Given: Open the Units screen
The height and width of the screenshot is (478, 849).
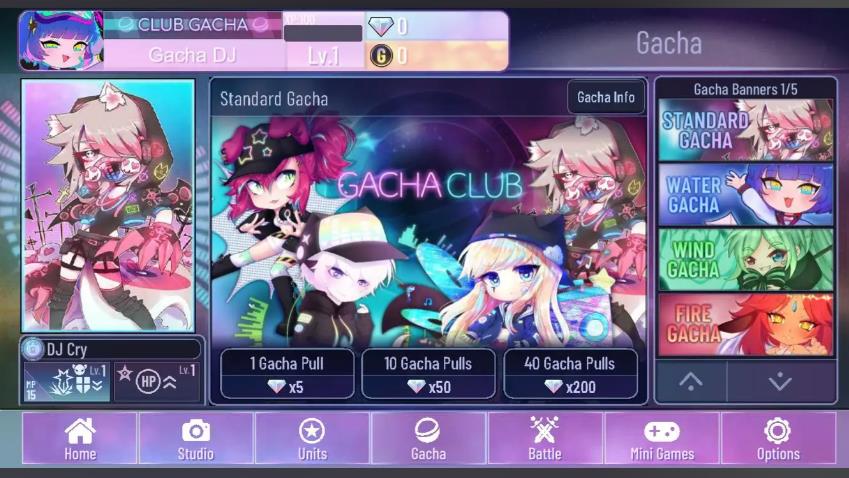Looking at the screenshot, I should pyautogui.click(x=312, y=438).
